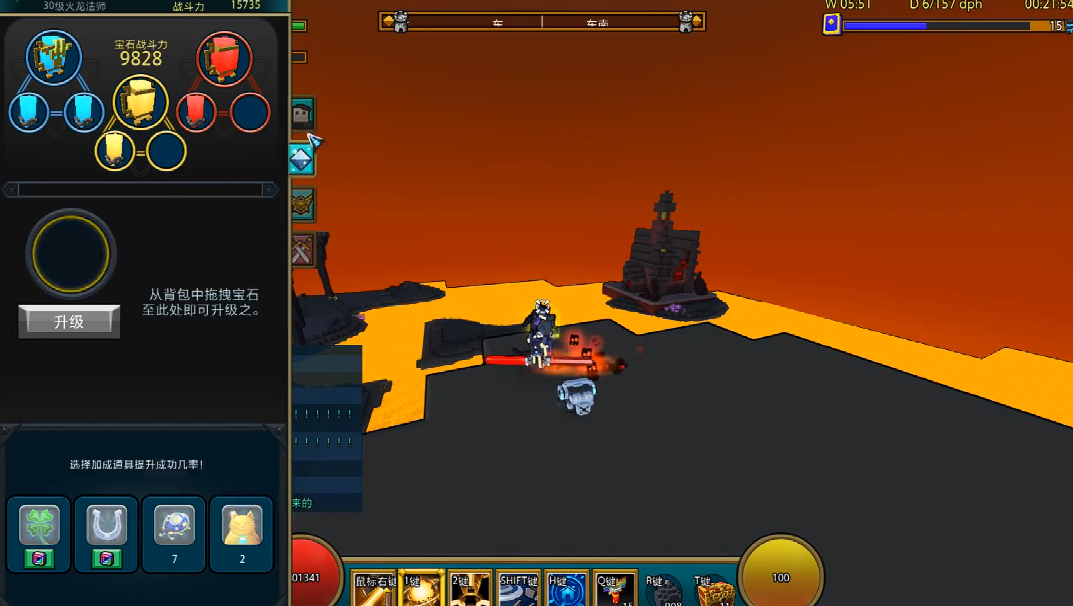Activate the SHIFT key swirl ability
The width and height of the screenshot is (1073, 606).
click(x=518, y=592)
